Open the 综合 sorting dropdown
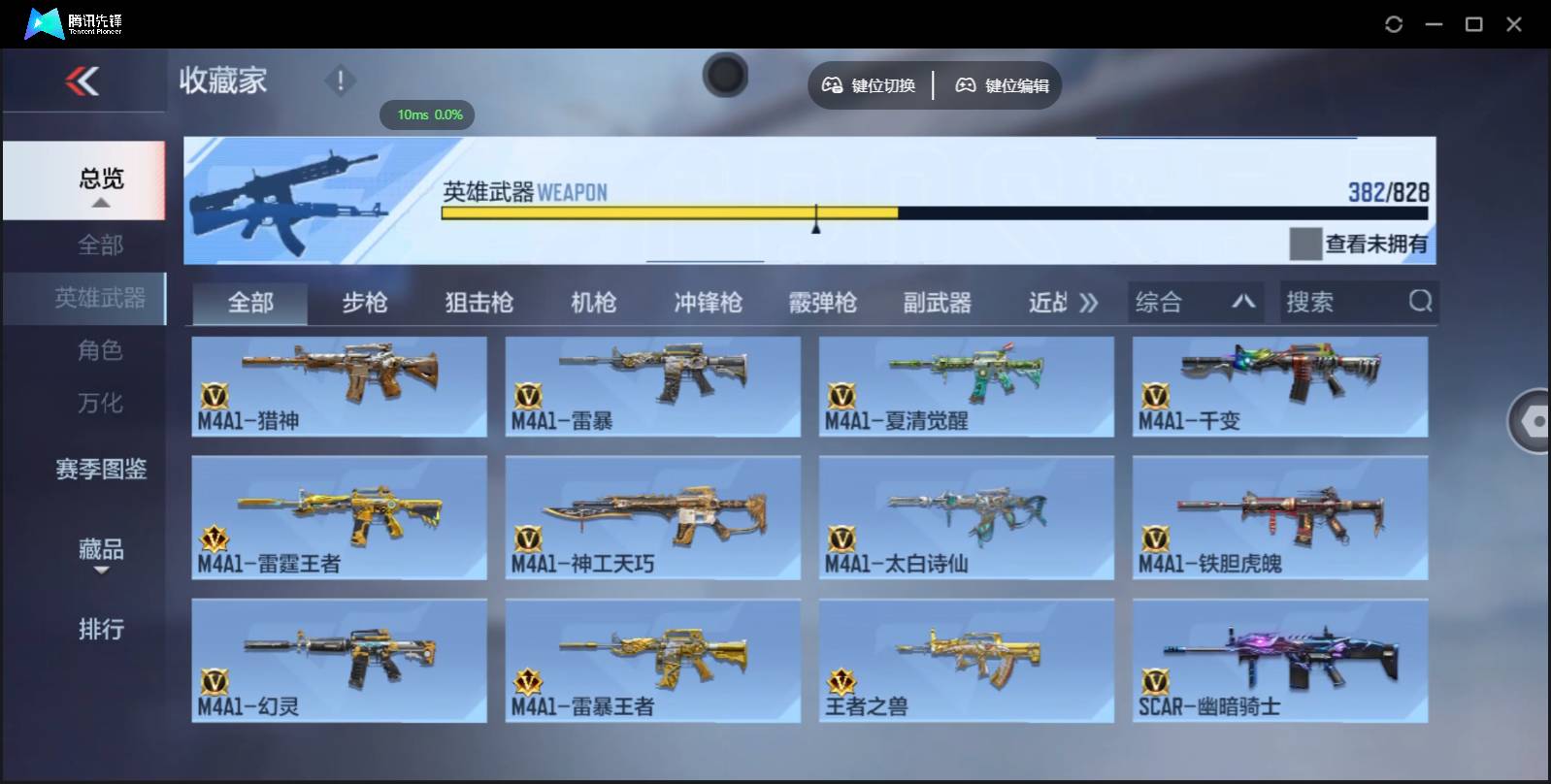The image size is (1551, 784). pyautogui.click(x=1196, y=302)
